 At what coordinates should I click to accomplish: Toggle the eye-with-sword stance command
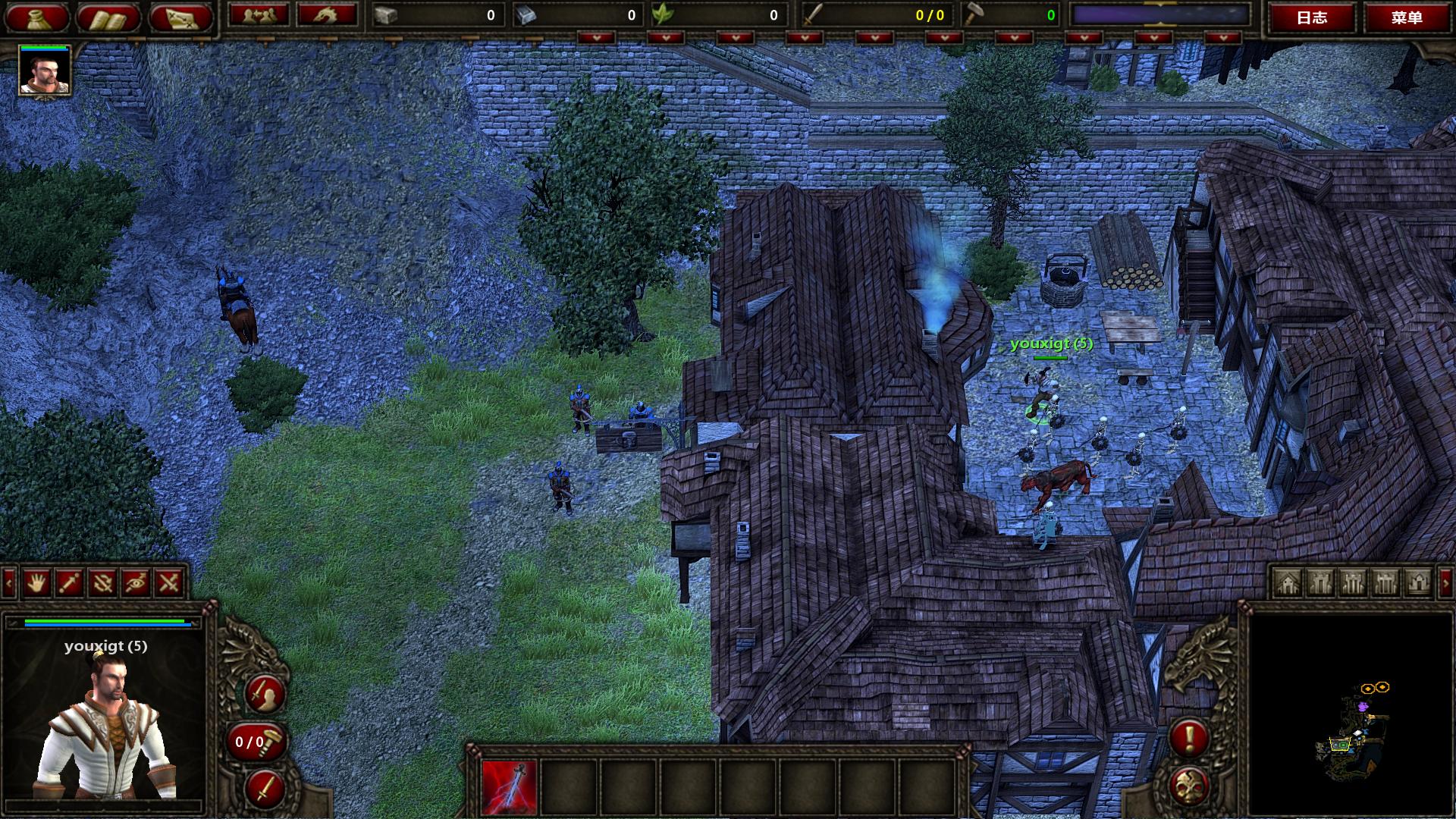136,582
